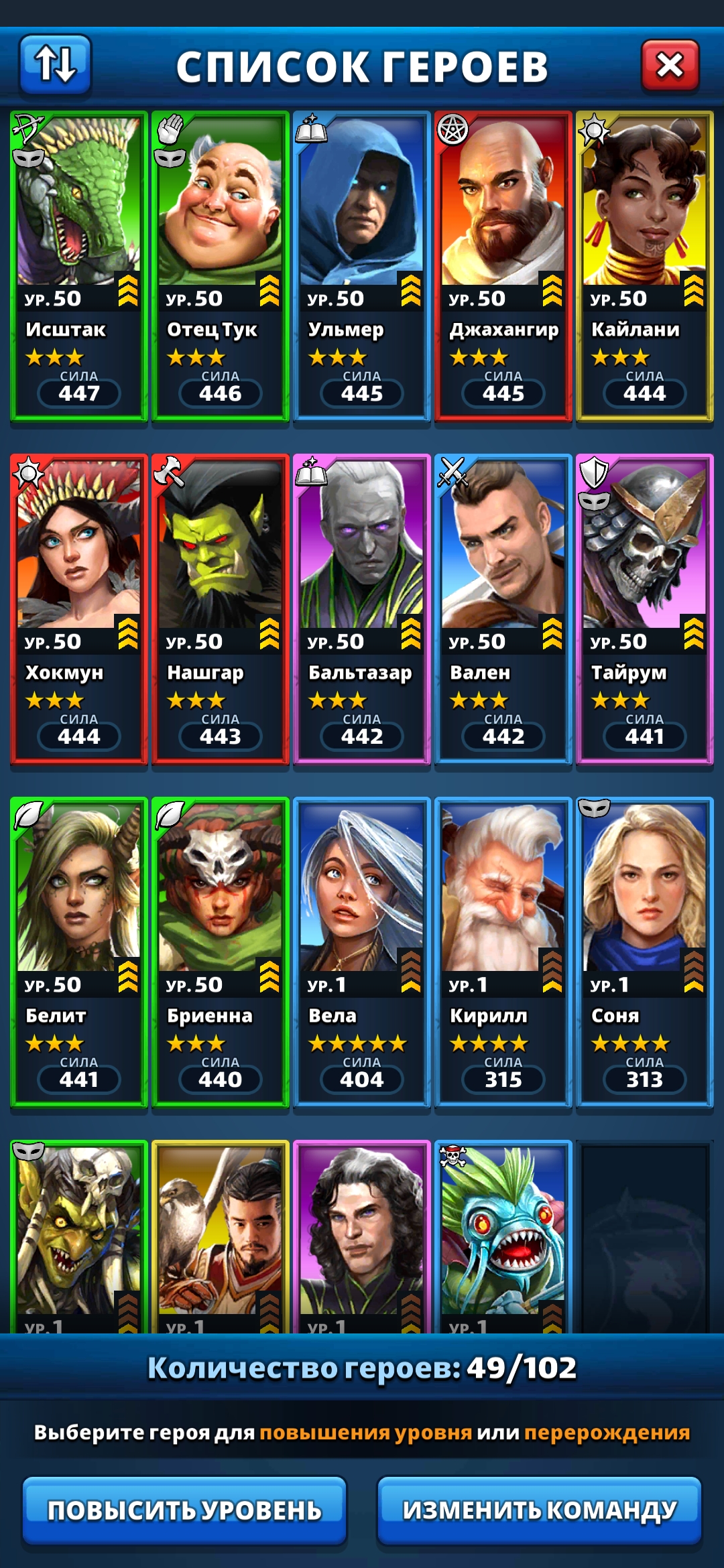Select the Белит hero card

(x=79, y=952)
